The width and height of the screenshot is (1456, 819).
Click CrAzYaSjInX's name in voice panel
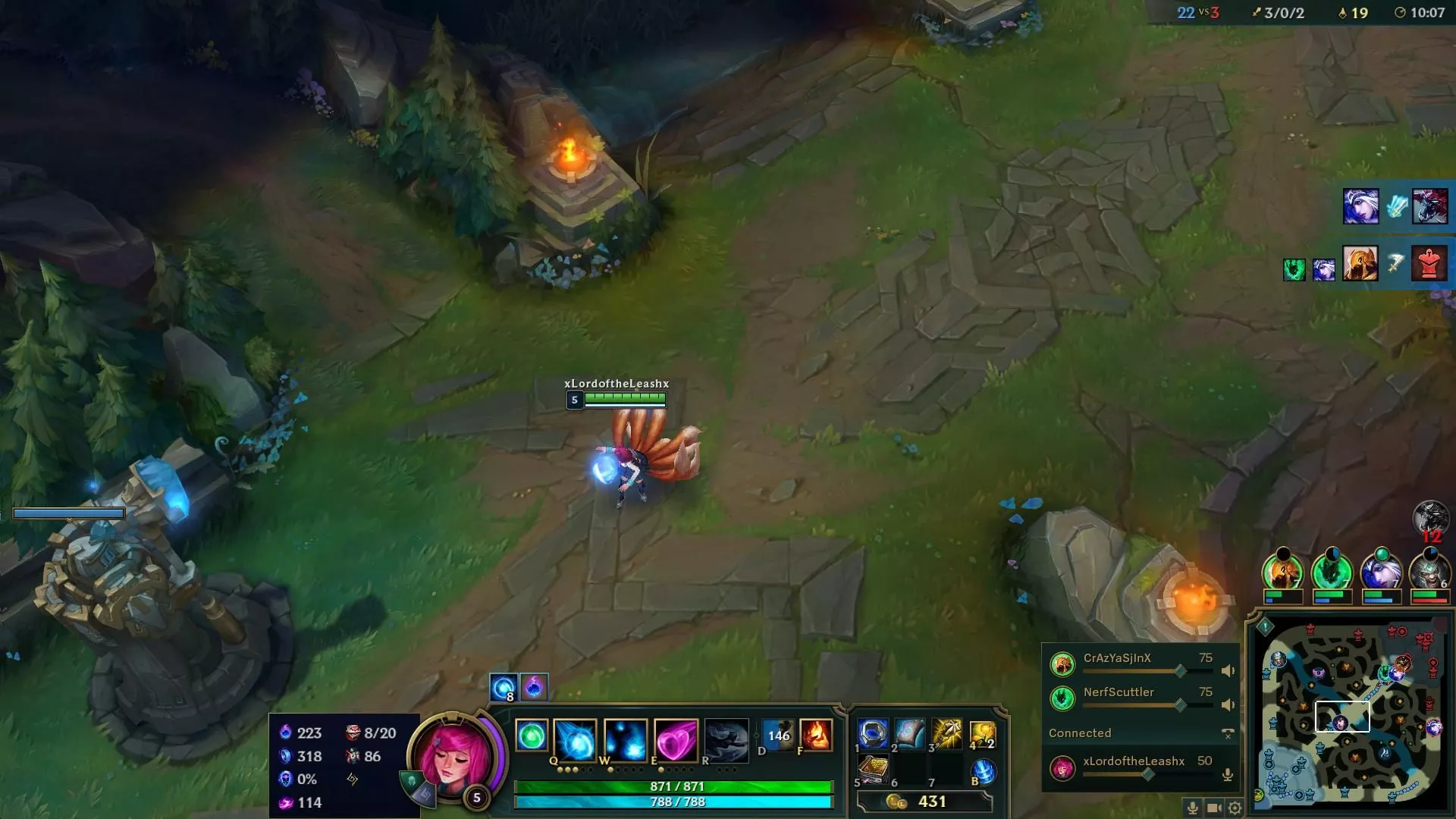point(1117,657)
